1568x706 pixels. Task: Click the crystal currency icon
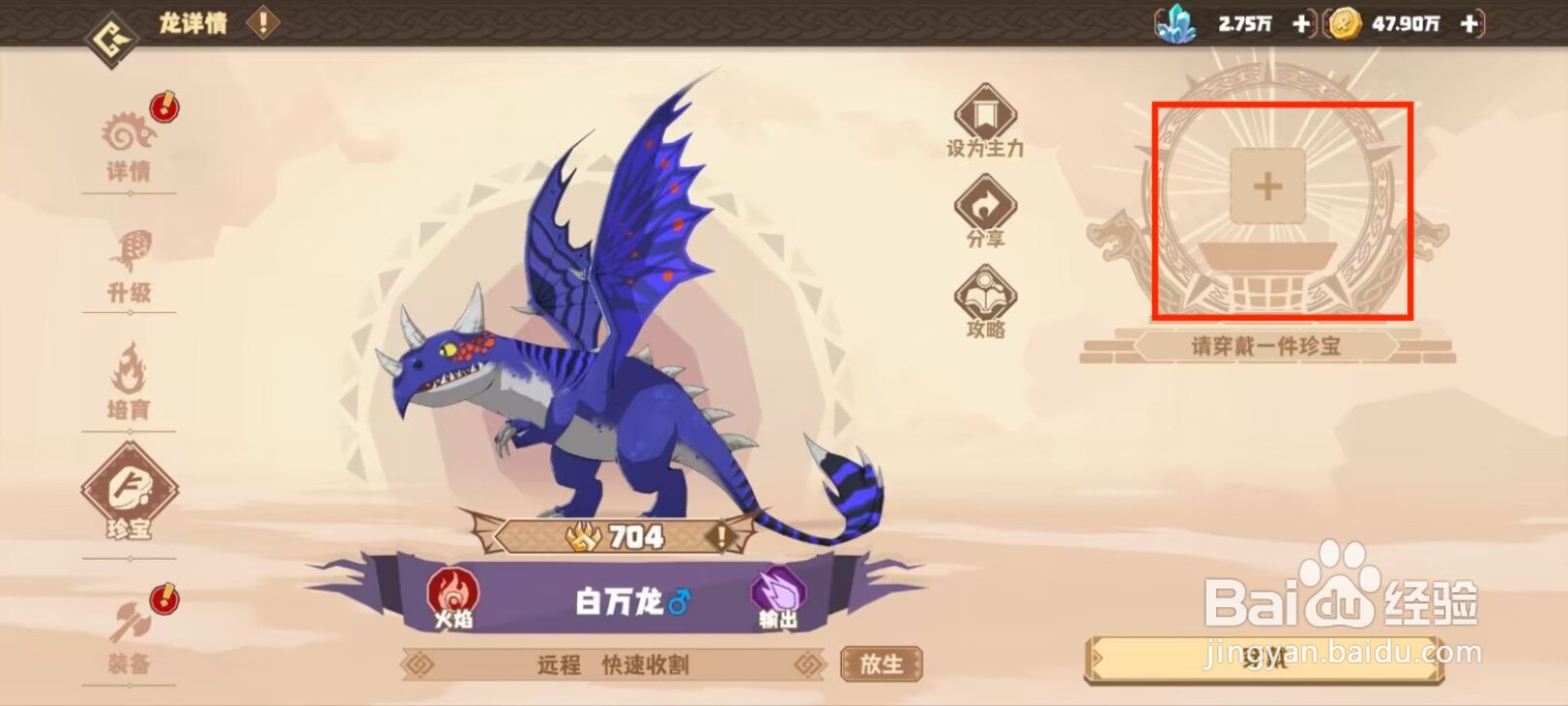click(1176, 25)
